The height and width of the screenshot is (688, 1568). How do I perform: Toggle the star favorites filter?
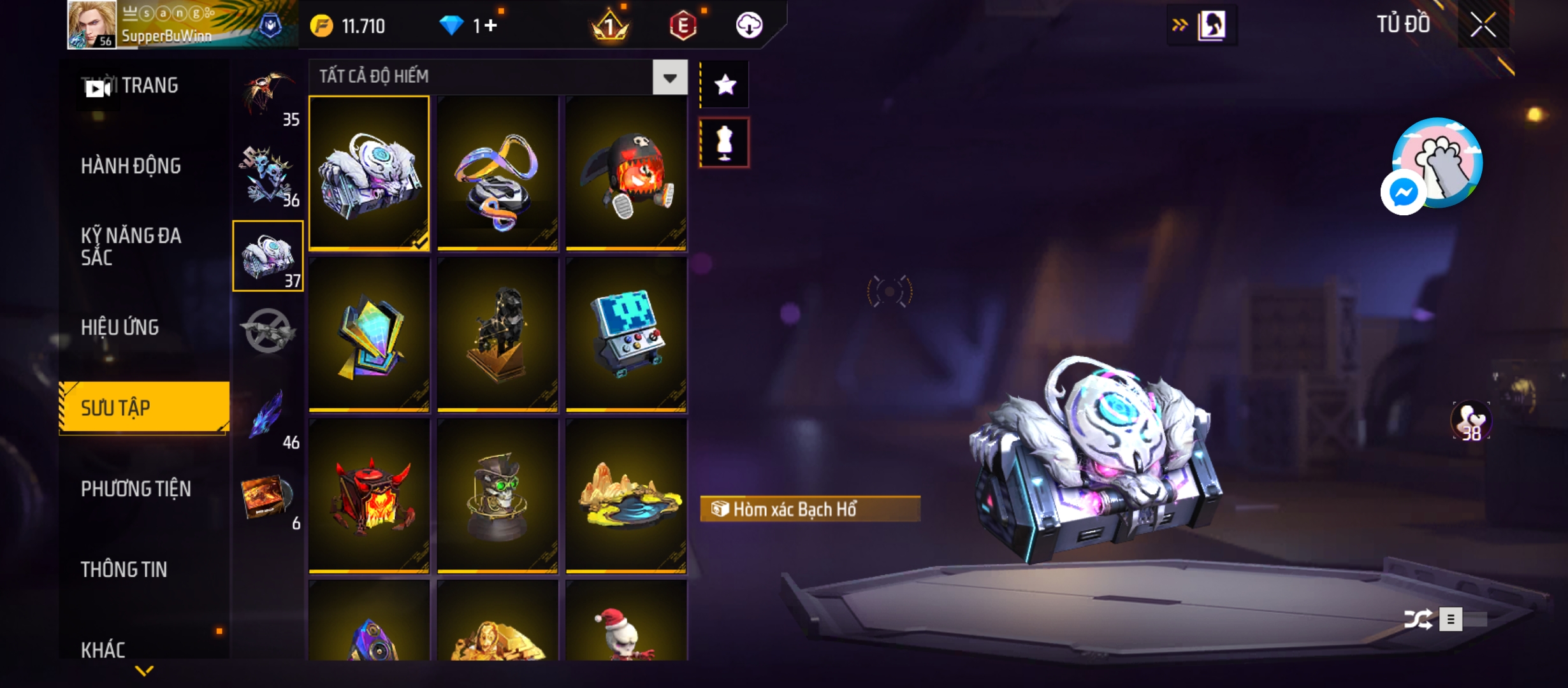pos(725,85)
